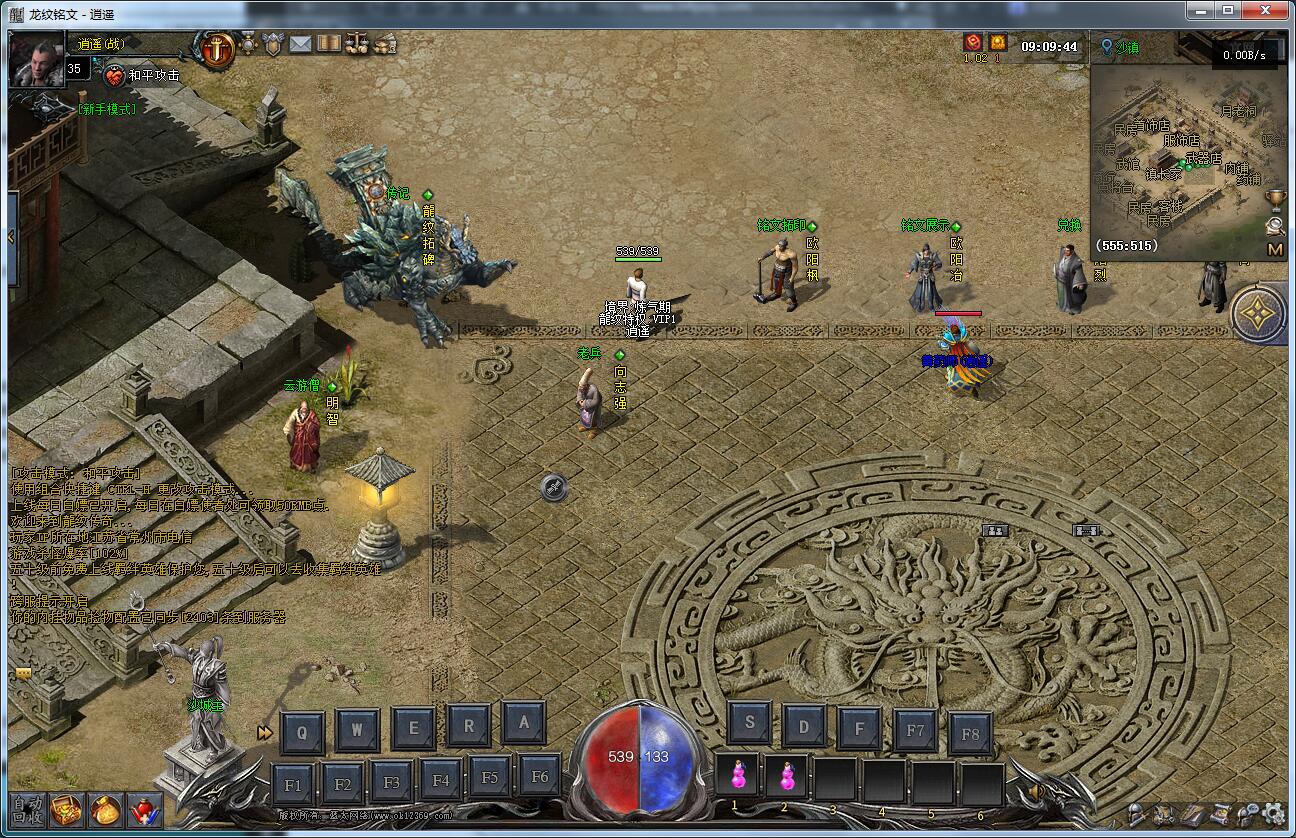Open the balance scales trade icon

point(357,44)
